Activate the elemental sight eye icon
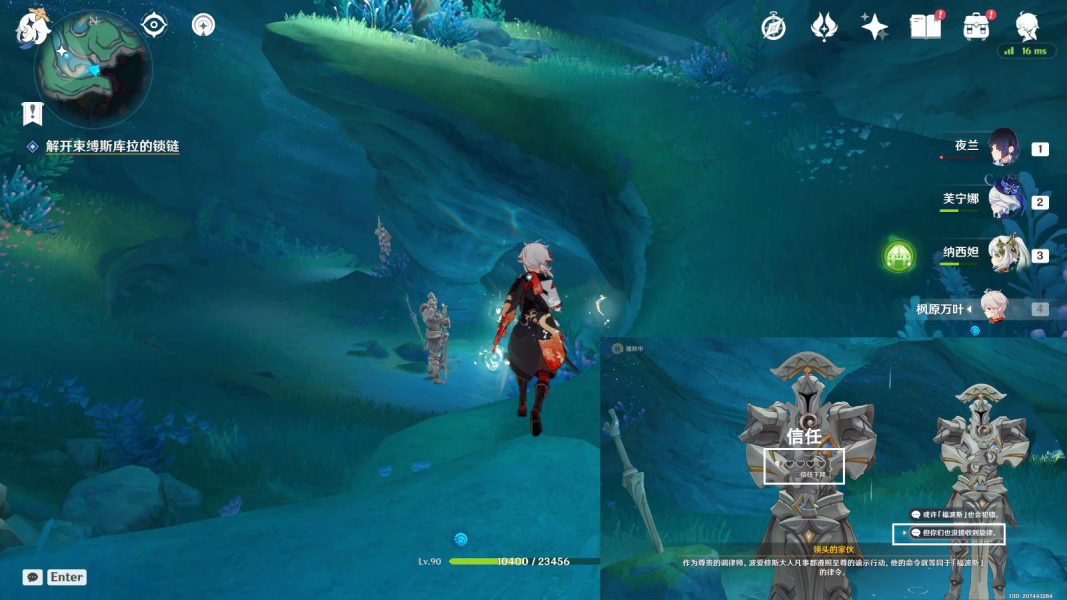The width and height of the screenshot is (1067, 600). click(x=154, y=25)
